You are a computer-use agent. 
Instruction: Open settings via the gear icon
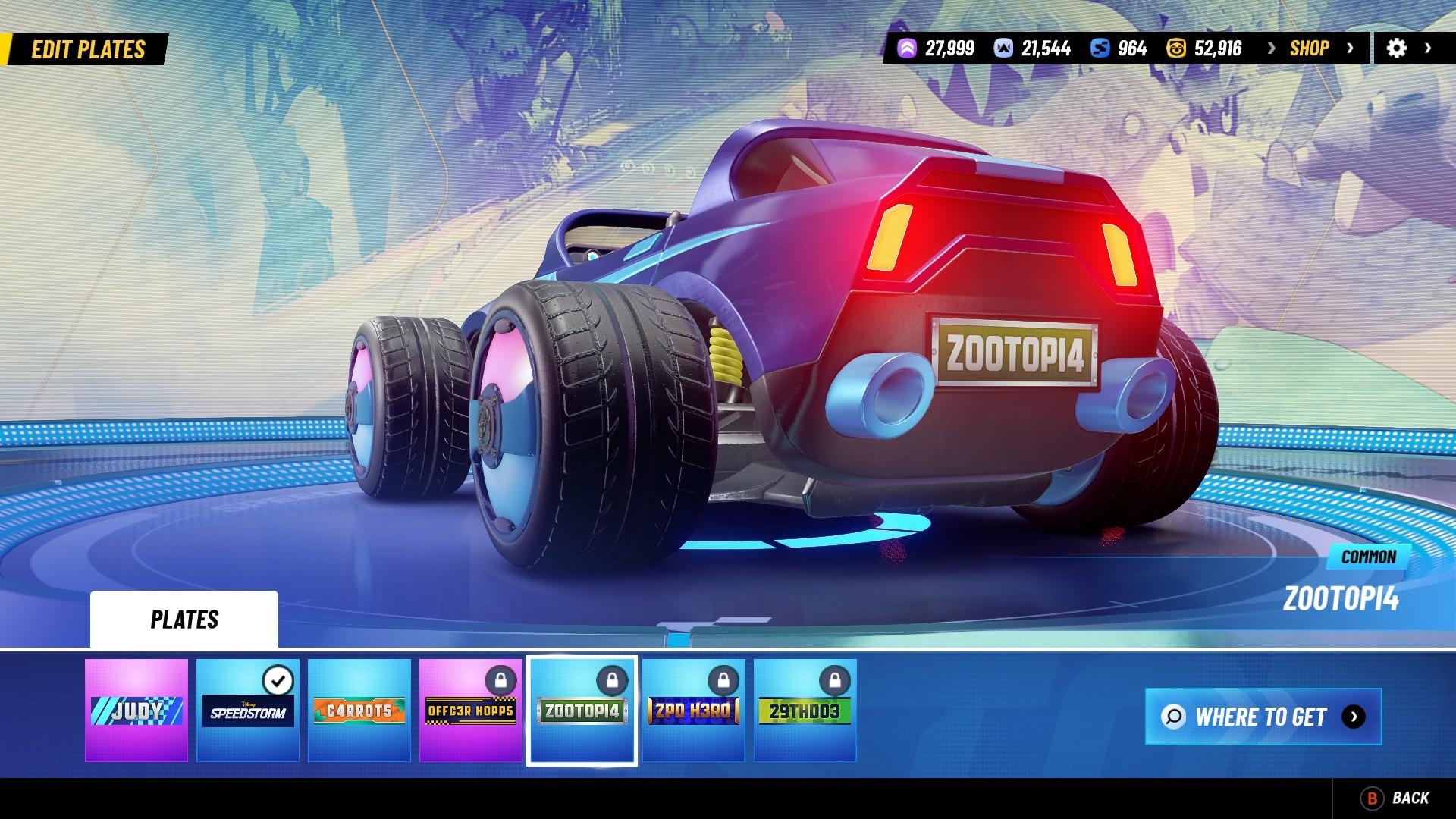point(1396,49)
